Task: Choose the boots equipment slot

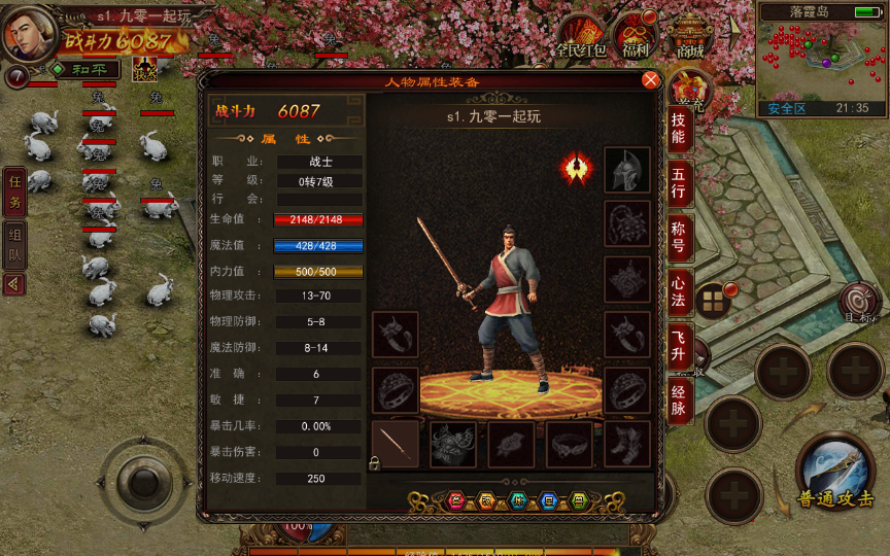Action: [x=627, y=444]
